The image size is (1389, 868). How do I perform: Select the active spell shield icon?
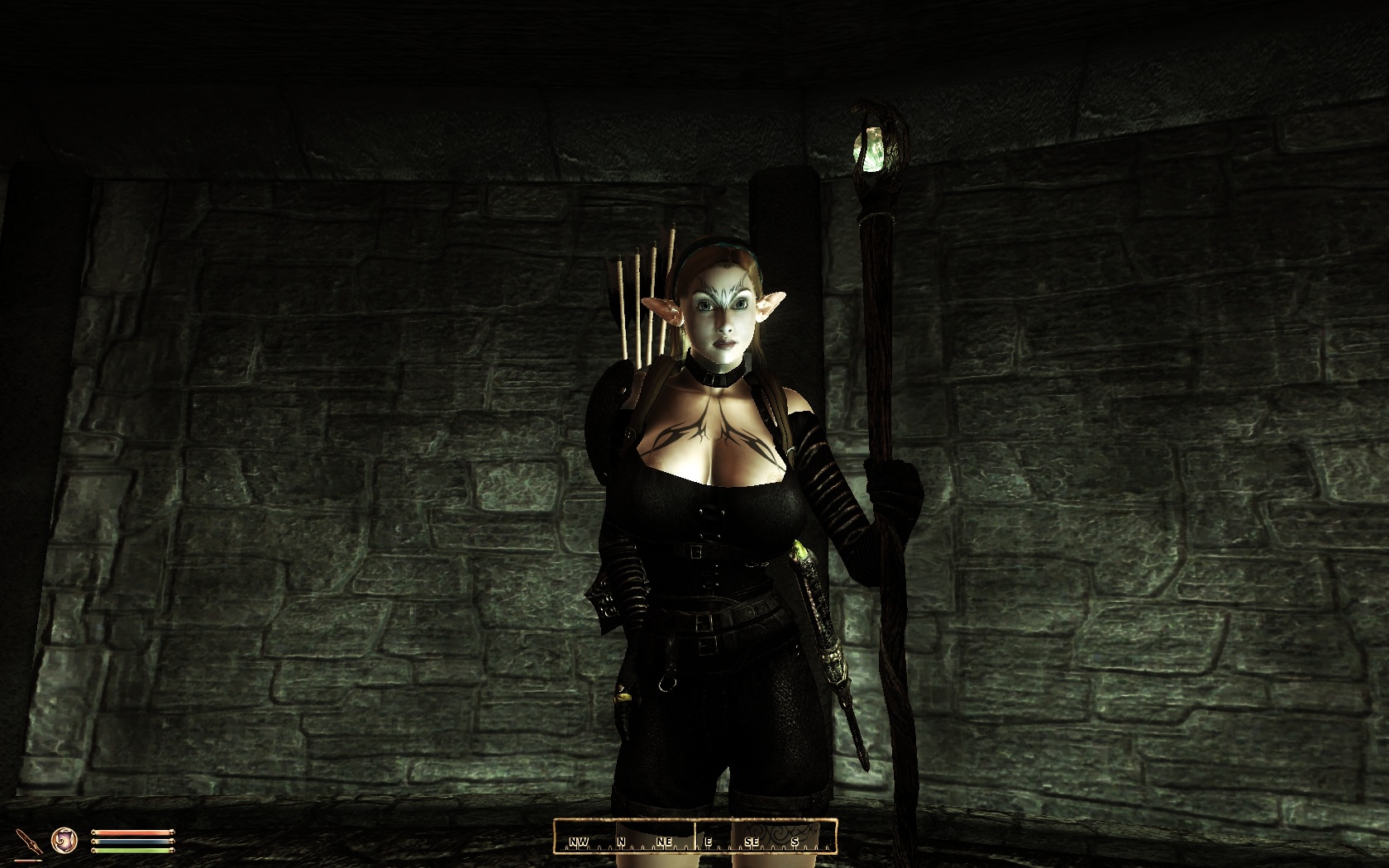[63, 842]
